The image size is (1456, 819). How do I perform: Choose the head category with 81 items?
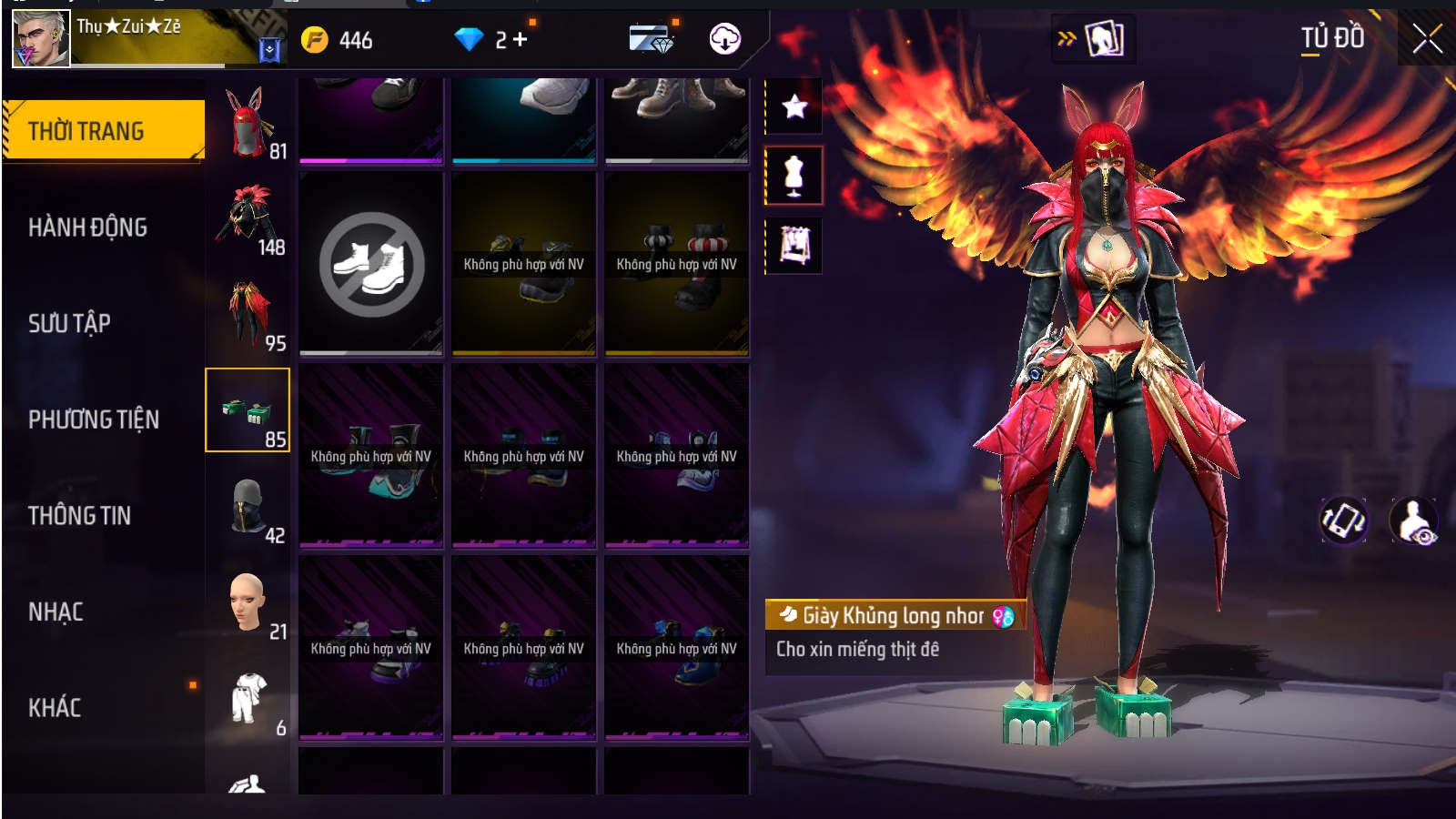click(x=248, y=123)
